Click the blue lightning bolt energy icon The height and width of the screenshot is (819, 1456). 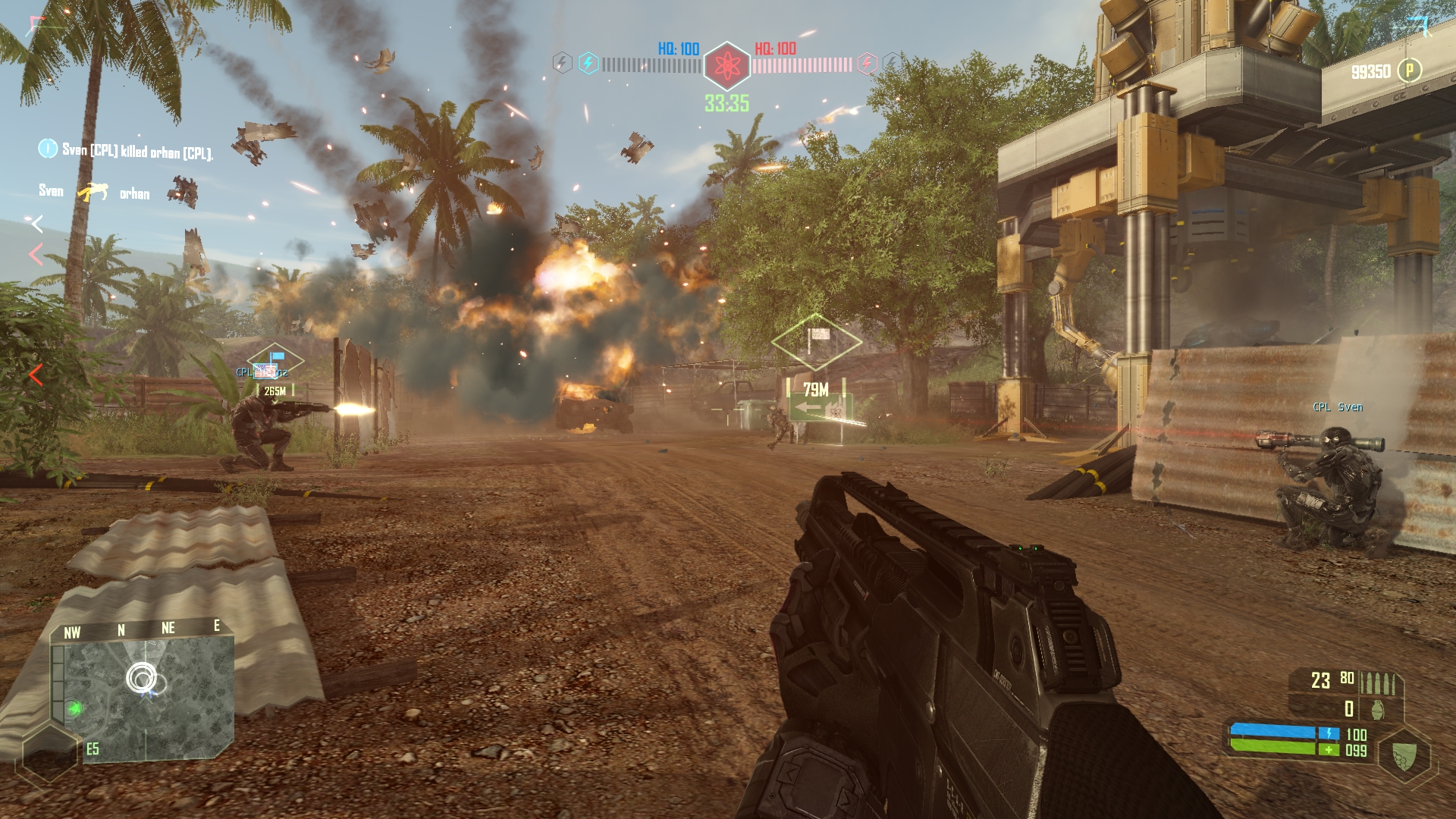pos(588,64)
